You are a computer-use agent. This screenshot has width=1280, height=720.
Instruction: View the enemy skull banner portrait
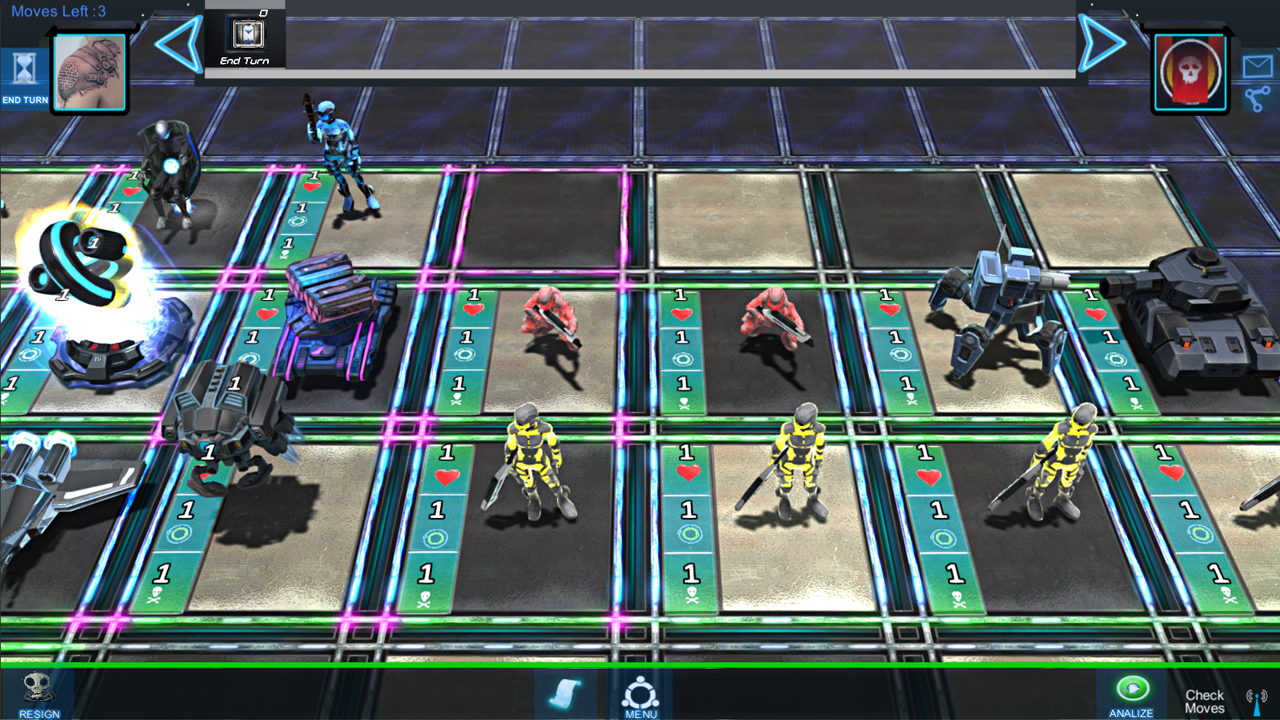(1190, 71)
